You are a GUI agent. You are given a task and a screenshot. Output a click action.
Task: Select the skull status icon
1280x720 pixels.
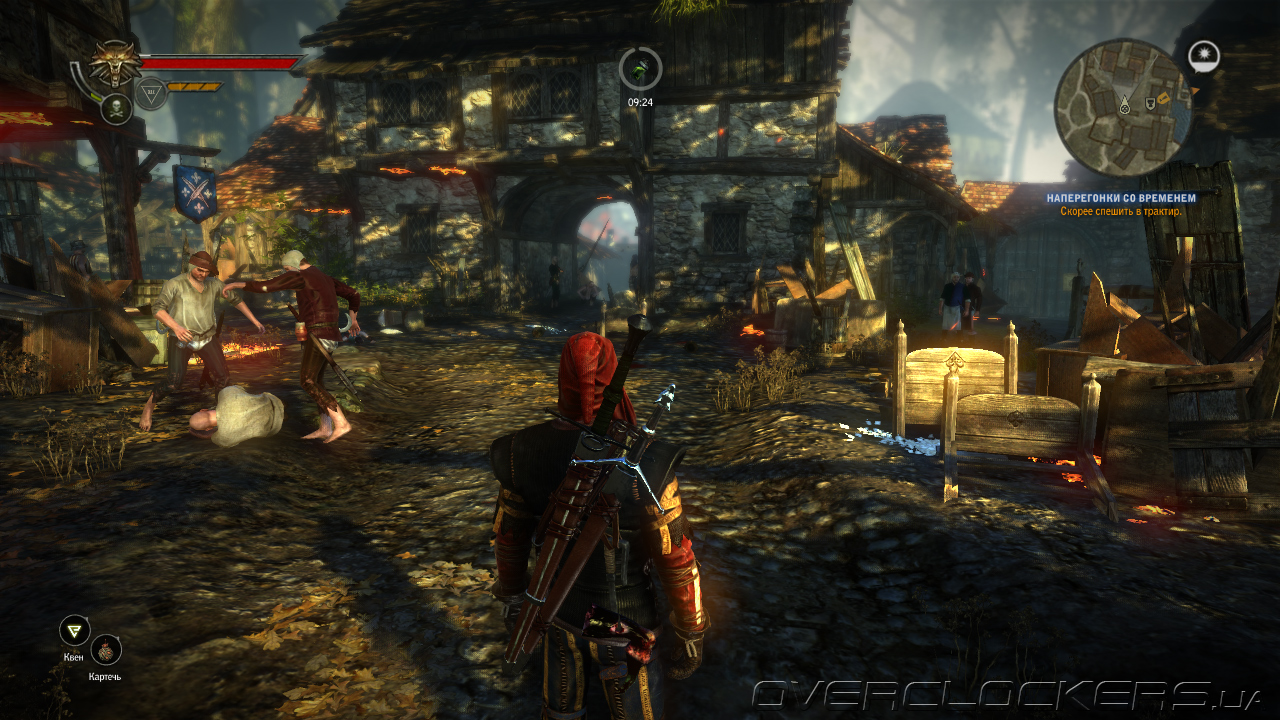116,108
